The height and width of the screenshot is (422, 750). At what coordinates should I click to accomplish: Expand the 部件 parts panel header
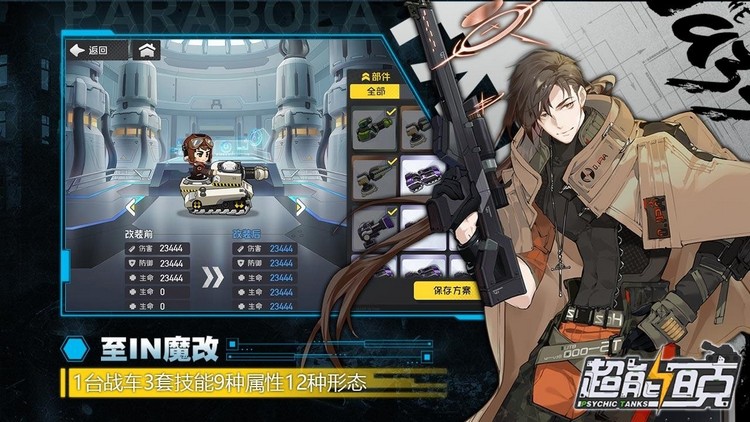(372, 75)
